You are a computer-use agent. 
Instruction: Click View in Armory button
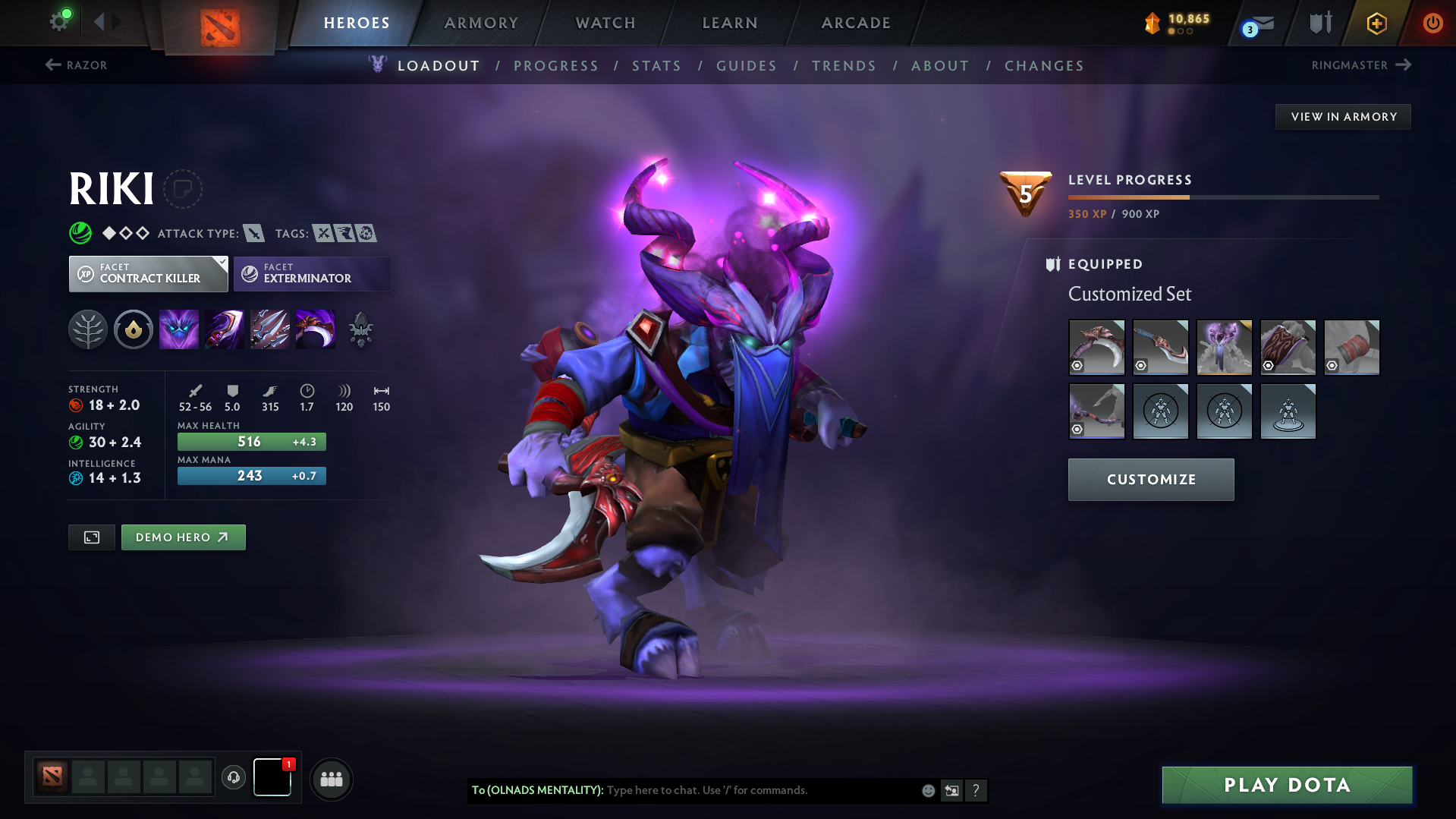pos(1343,117)
